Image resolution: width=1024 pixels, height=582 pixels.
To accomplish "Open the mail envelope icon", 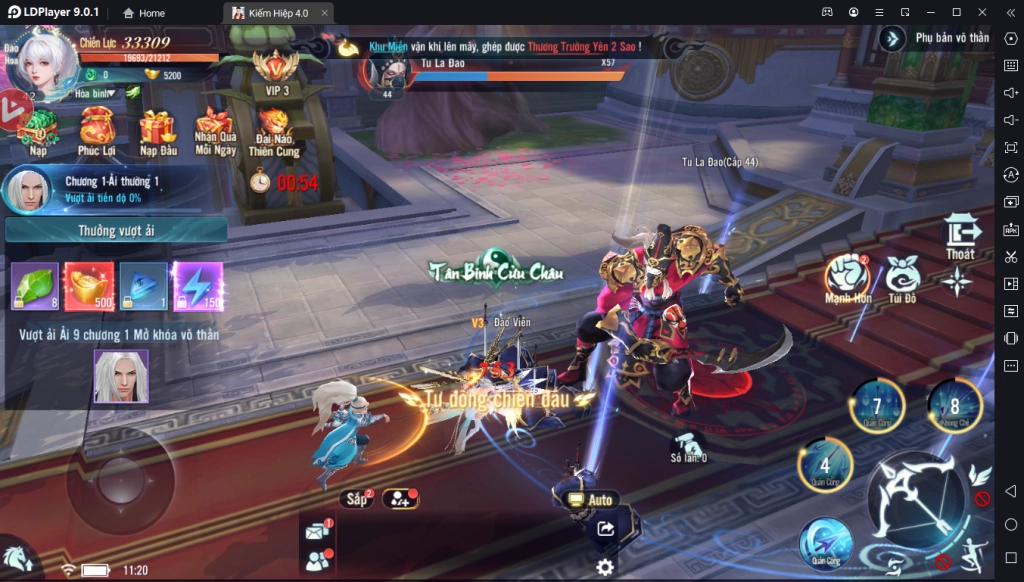I will (317, 532).
